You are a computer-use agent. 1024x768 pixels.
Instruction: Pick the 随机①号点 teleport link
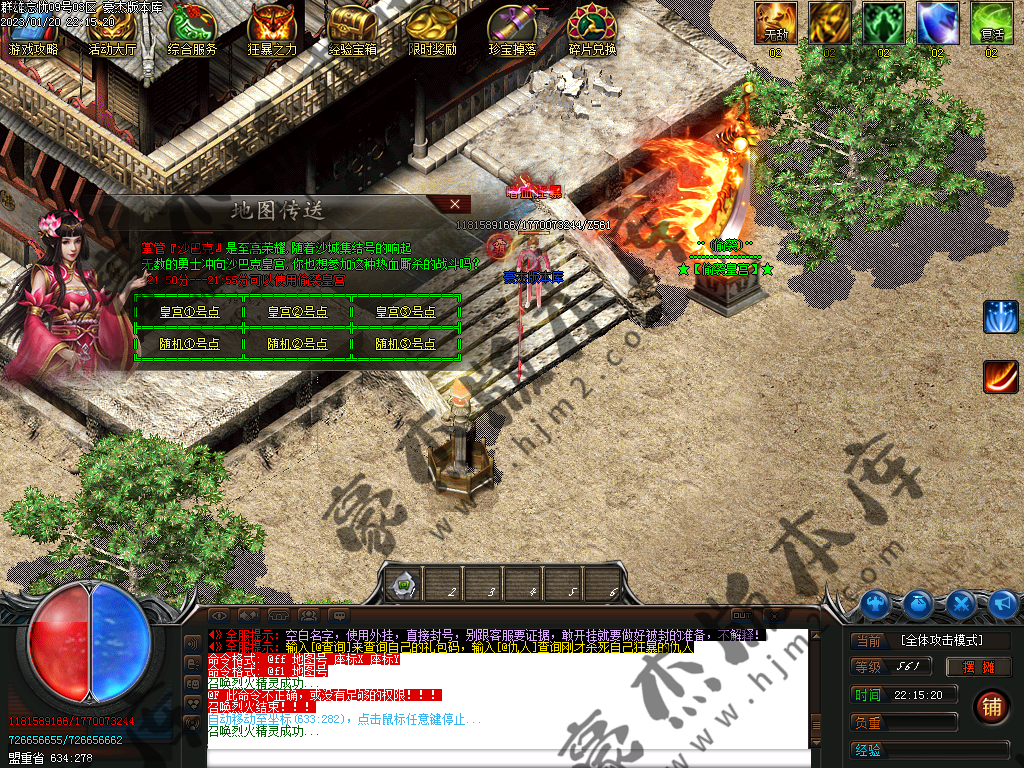tap(189, 343)
